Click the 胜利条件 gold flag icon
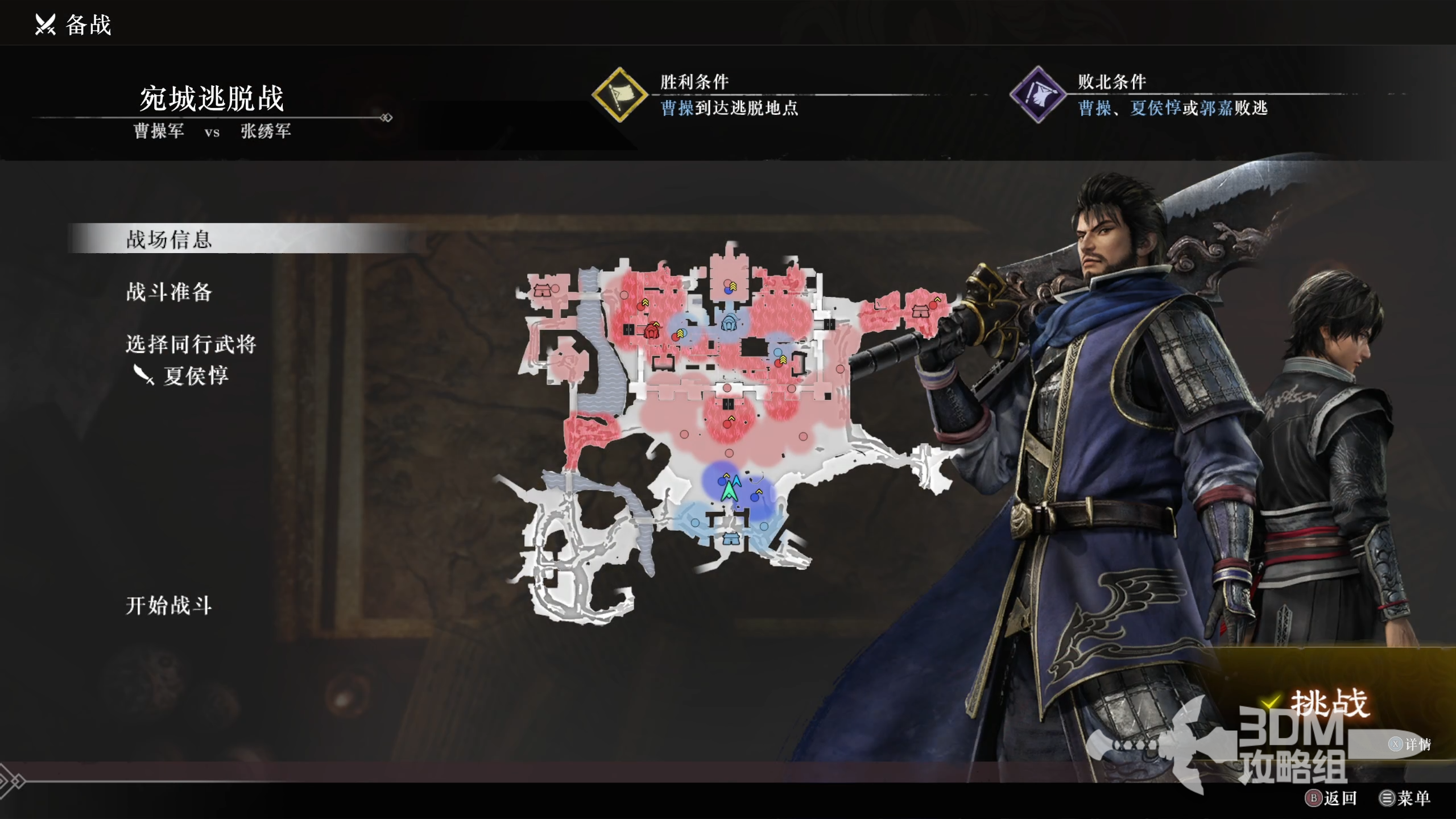This screenshot has width=1456, height=819. [619, 94]
